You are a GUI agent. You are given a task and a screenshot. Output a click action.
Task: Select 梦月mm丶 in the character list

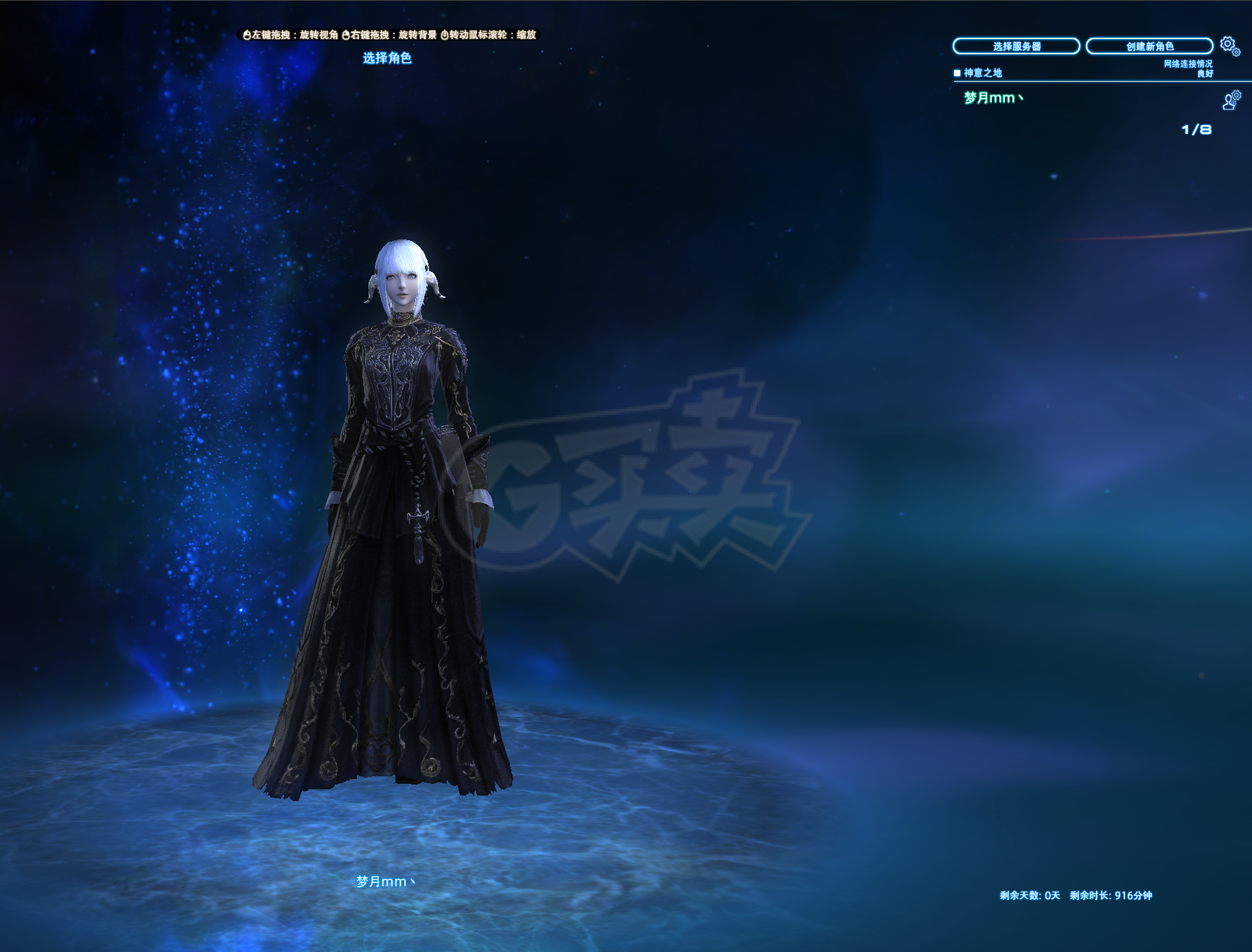(993, 98)
